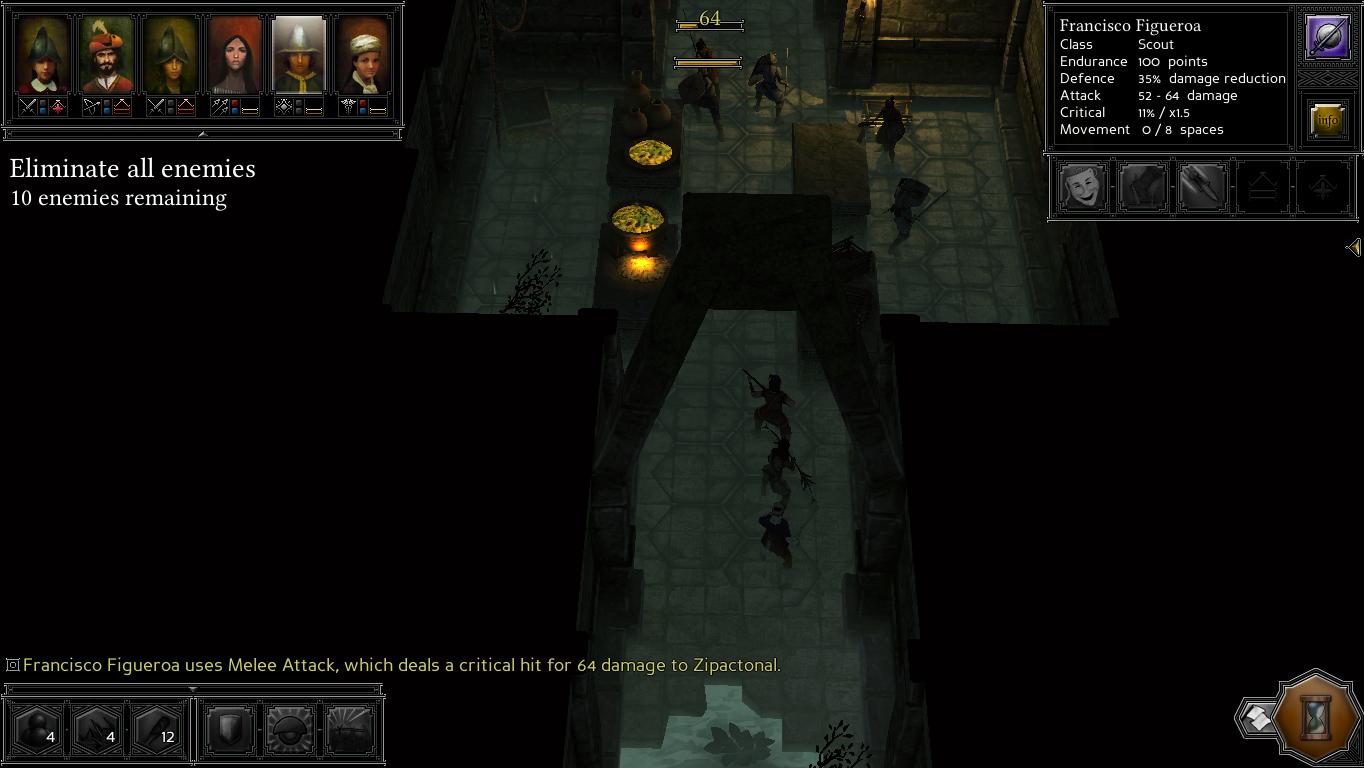Open the Eliminate all enemies objective
Image resolution: width=1364 pixels, height=768 pixels.
click(x=132, y=169)
